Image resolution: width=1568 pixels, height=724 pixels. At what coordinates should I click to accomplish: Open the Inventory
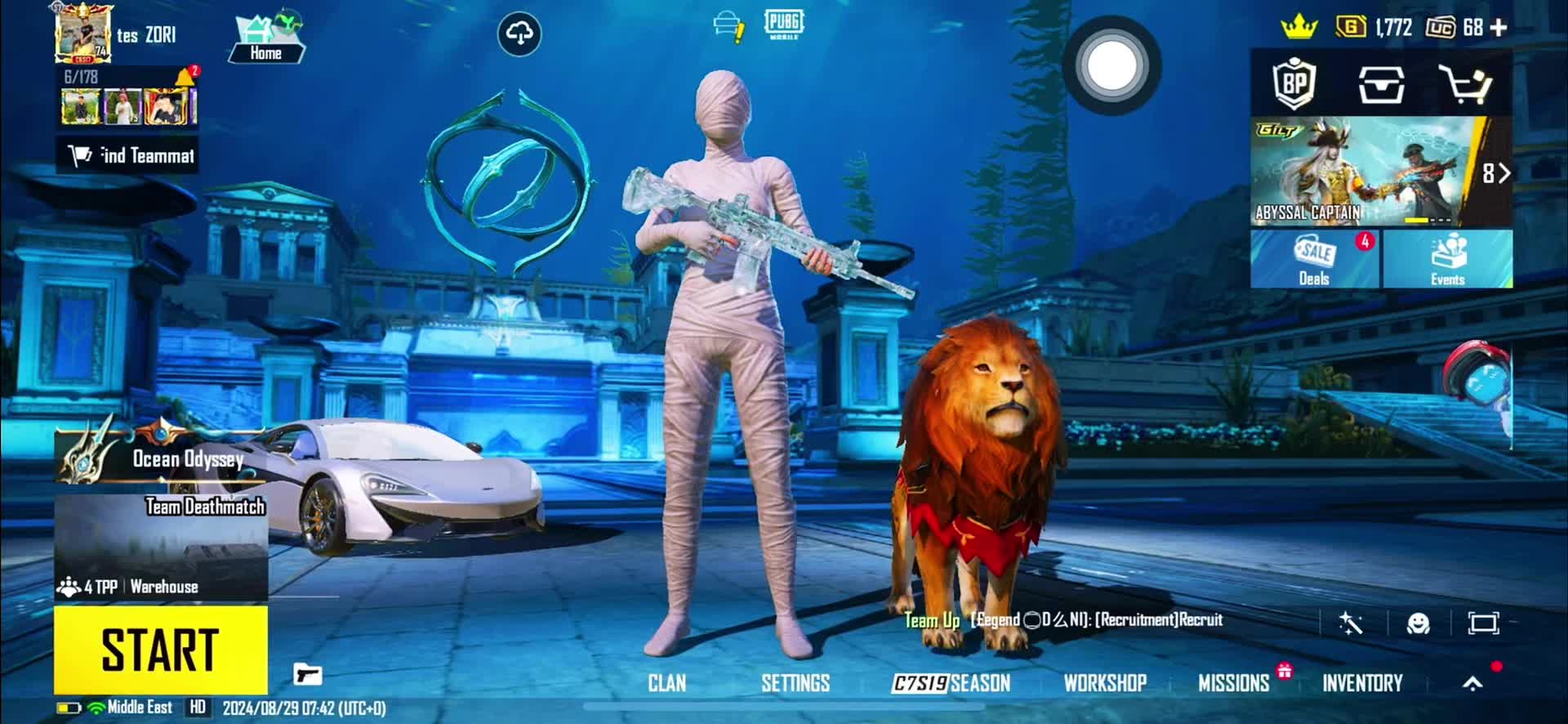(1361, 683)
